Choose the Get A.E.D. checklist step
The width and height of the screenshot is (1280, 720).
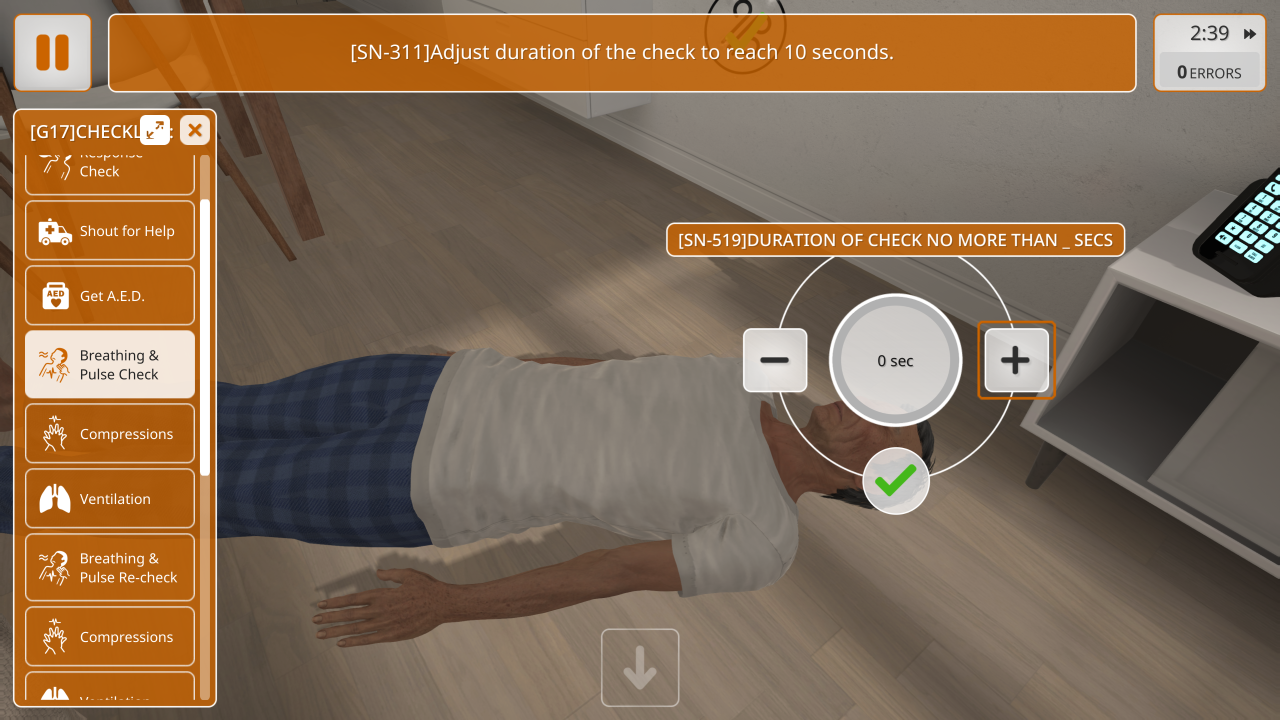pos(110,296)
